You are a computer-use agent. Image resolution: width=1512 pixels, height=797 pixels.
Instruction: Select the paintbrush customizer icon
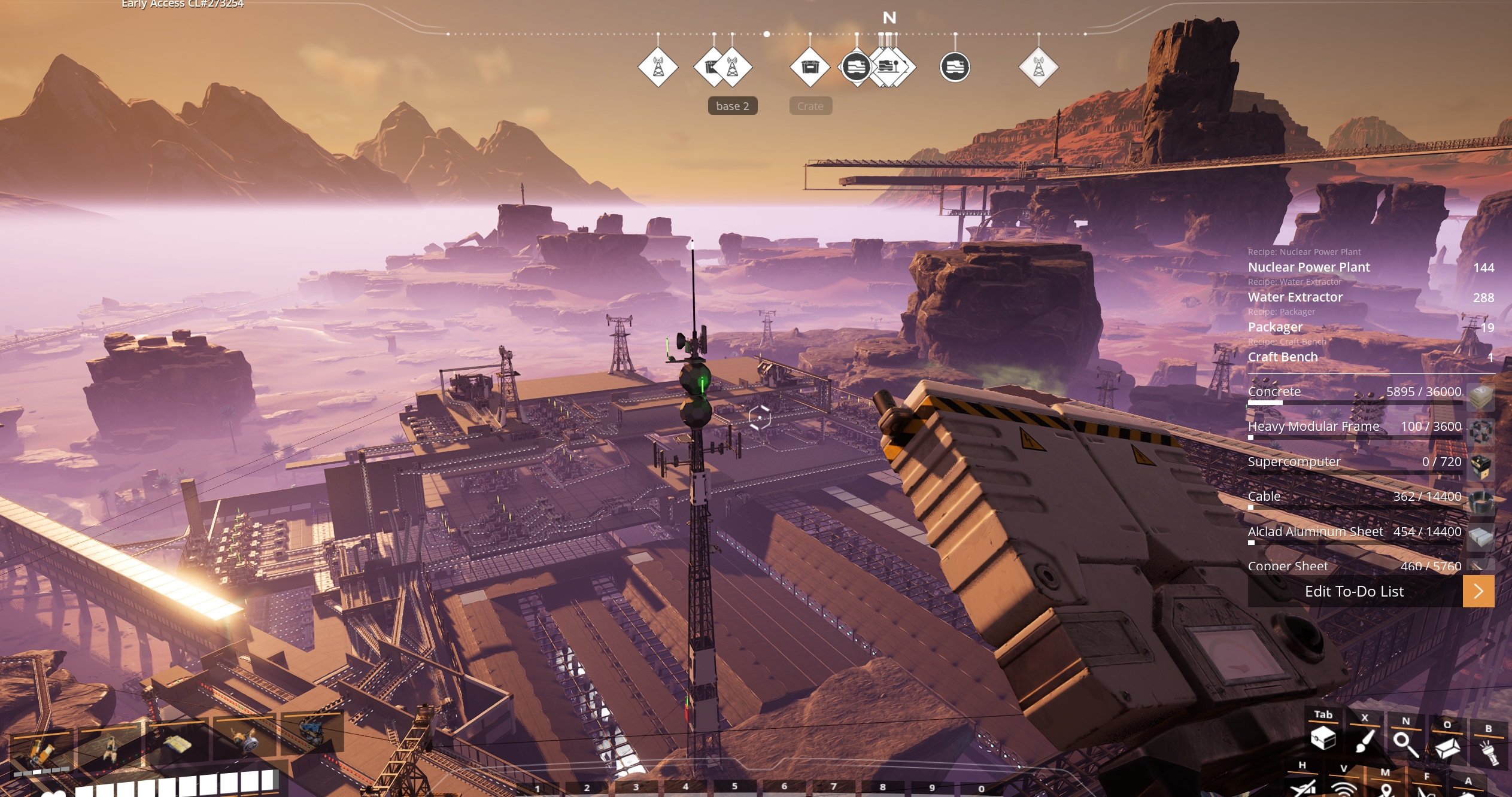[x=1364, y=741]
